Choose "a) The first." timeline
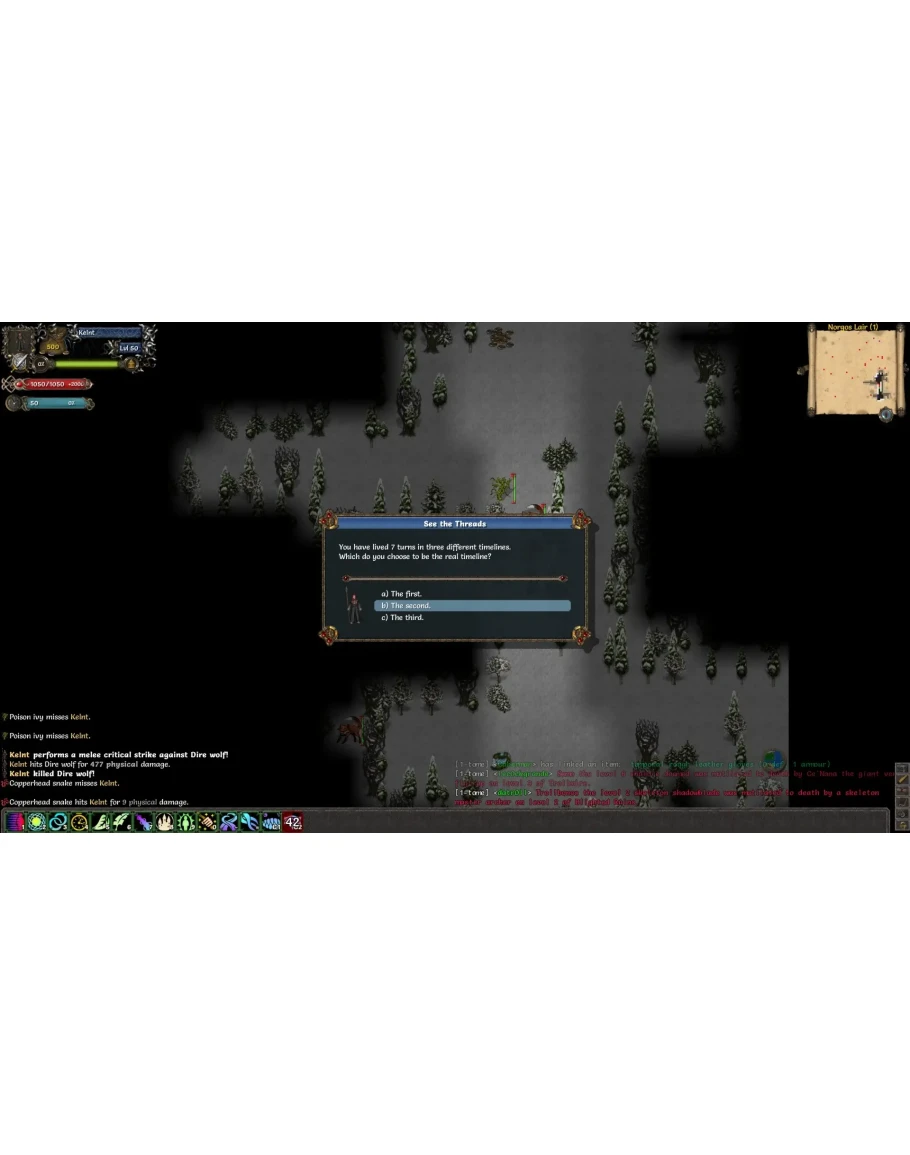Screen dimensions: 910x1155 (406, 594)
